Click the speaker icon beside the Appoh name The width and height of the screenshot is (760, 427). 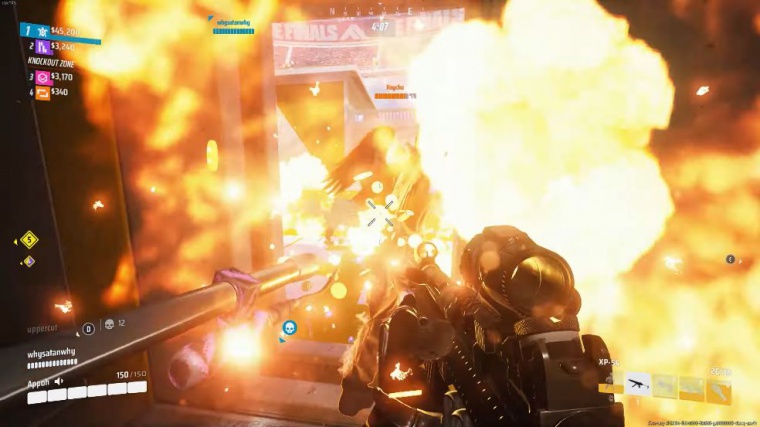(59, 381)
